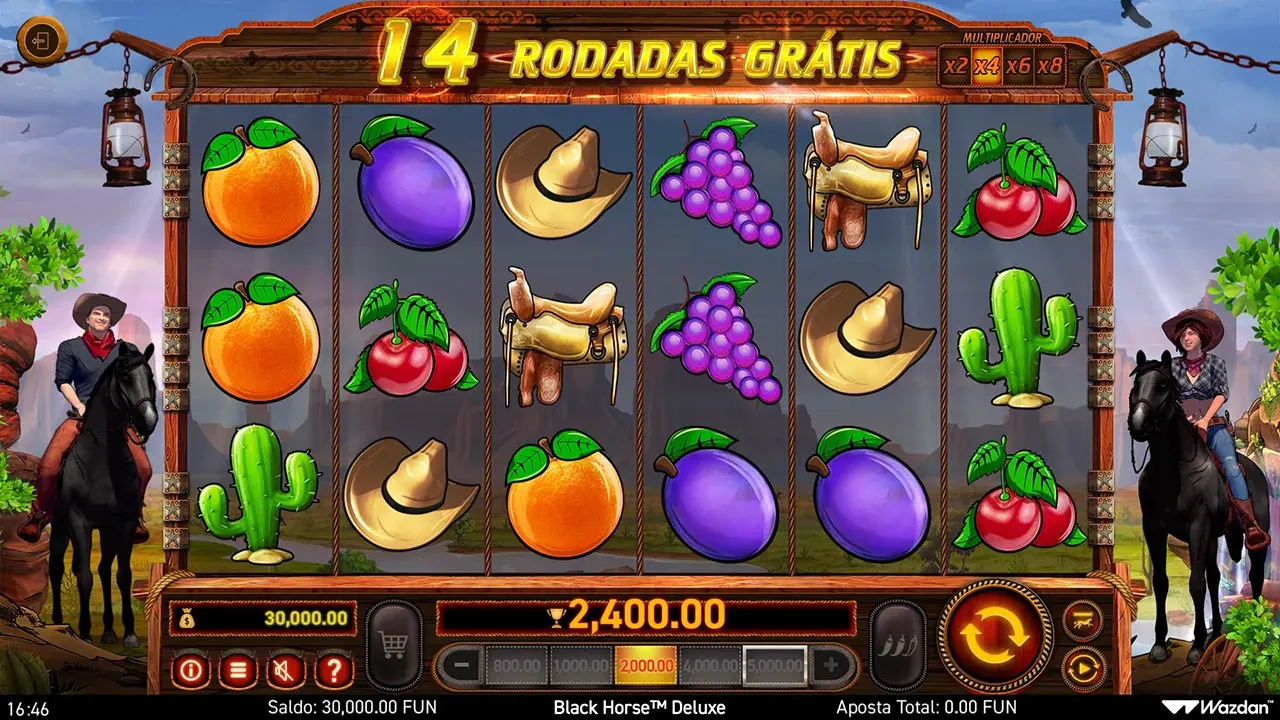1280x720 pixels.
Task: Decrease the bet with the minus button
Action: 460,665
